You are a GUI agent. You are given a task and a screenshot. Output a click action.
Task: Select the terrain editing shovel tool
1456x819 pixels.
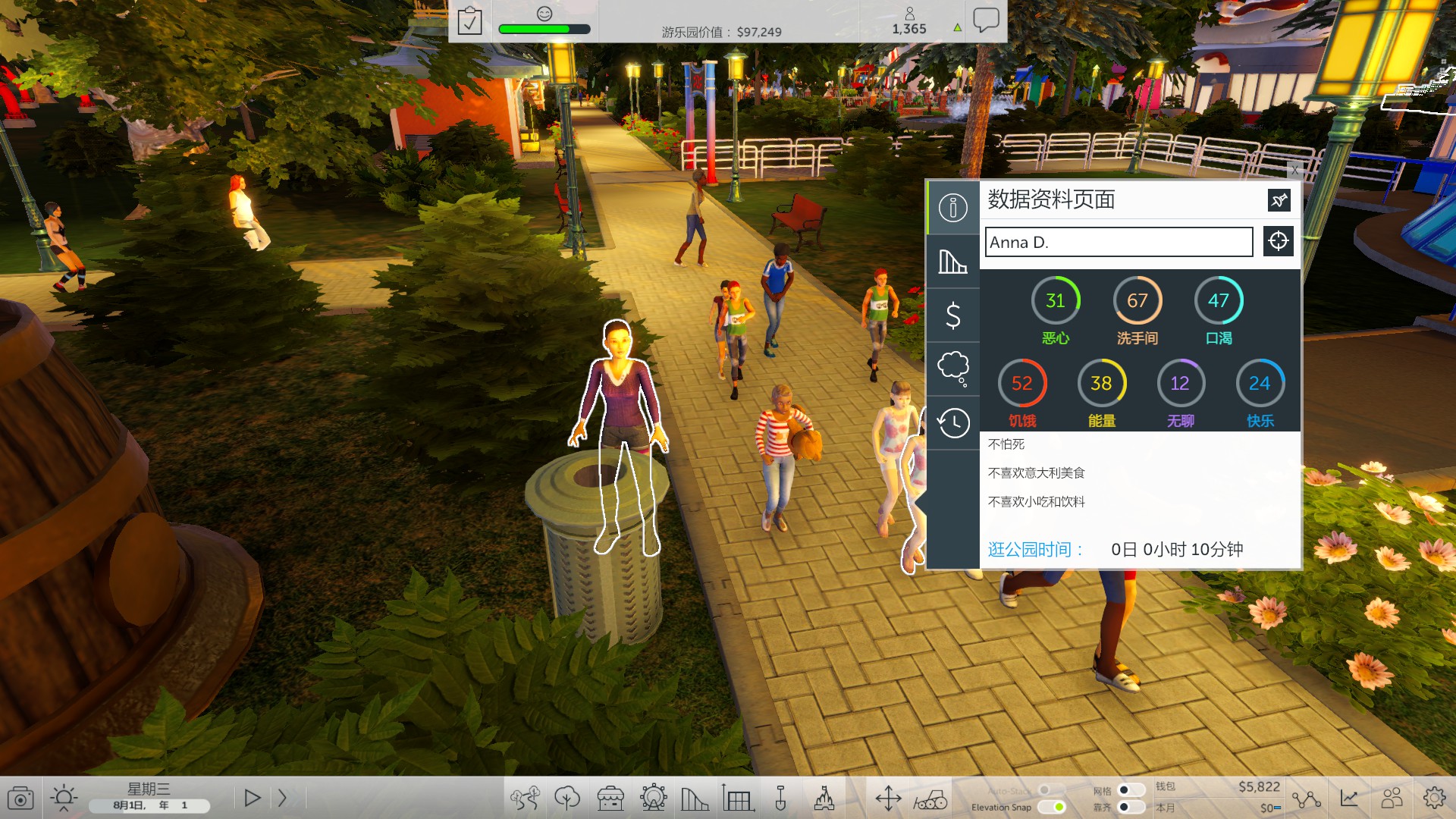(781, 798)
